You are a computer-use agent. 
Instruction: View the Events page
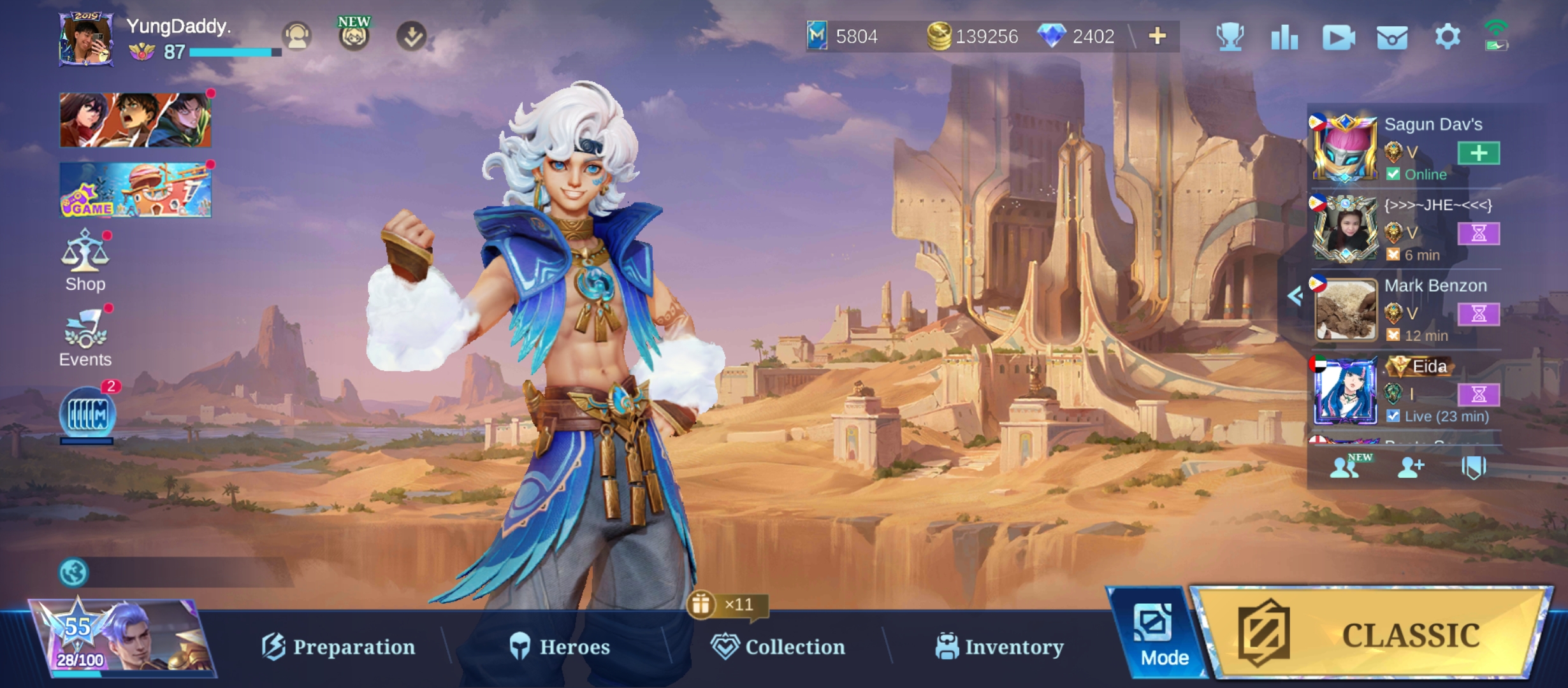pyautogui.click(x=85, y=338)
